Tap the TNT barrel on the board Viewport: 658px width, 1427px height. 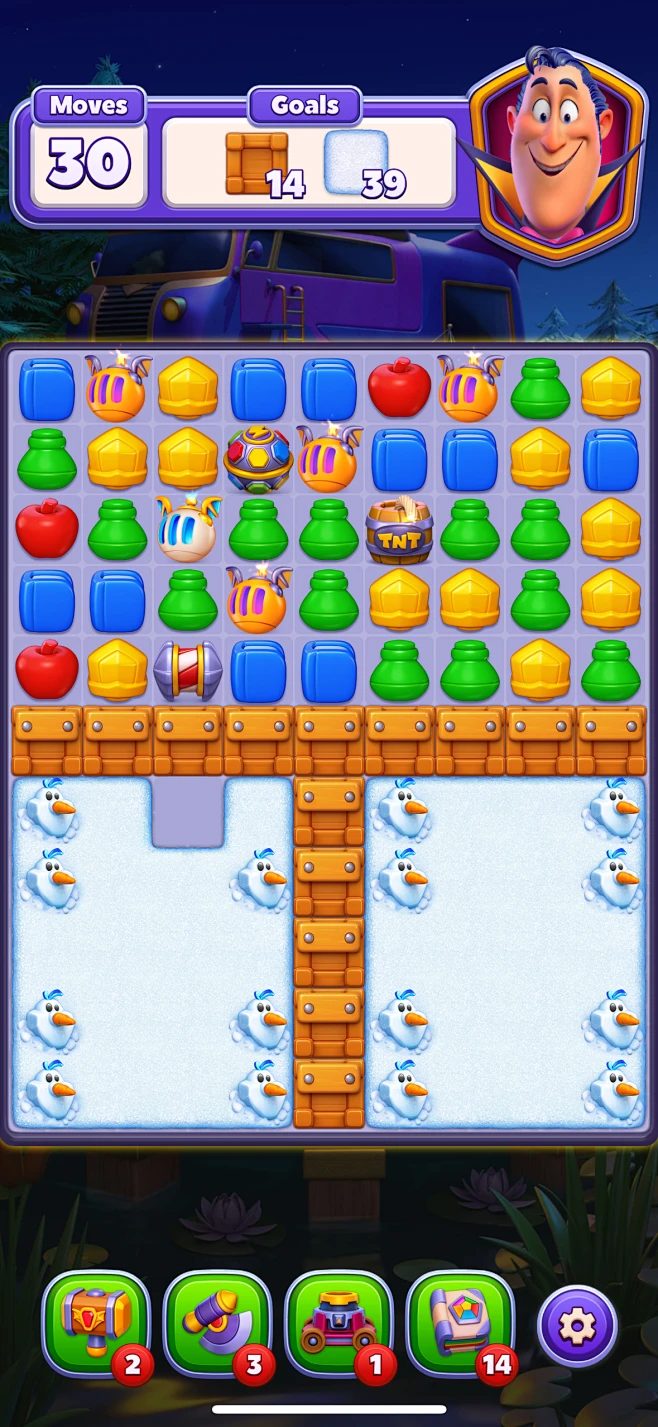[399, 530]
